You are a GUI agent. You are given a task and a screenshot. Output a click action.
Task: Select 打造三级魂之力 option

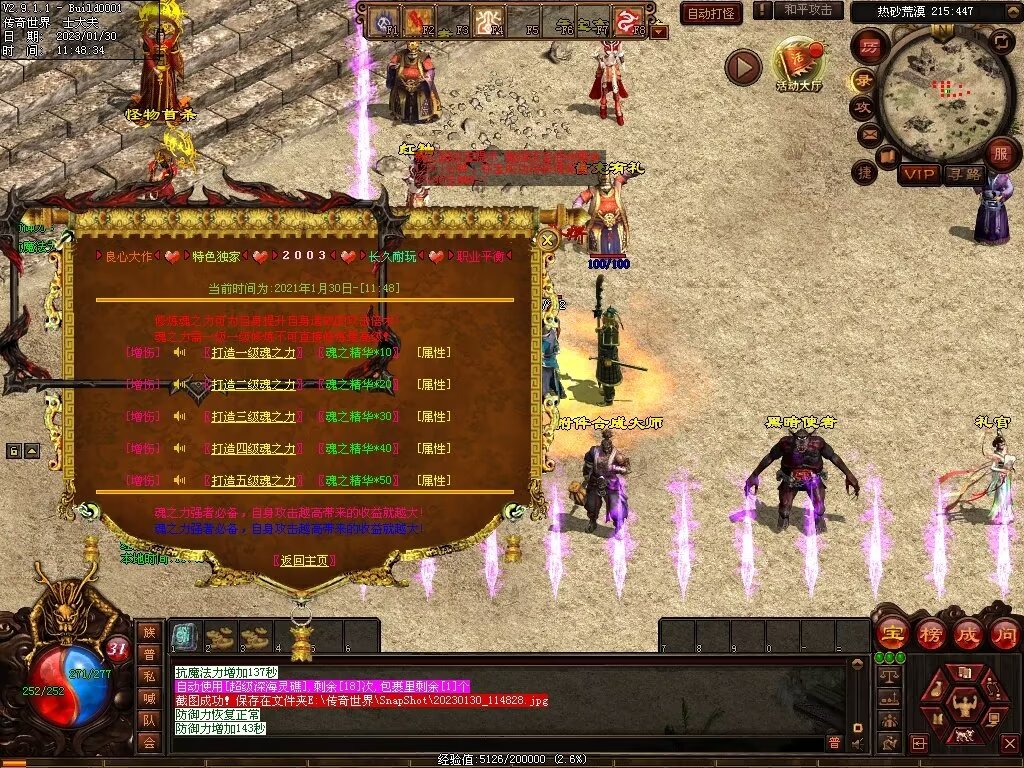253,417
